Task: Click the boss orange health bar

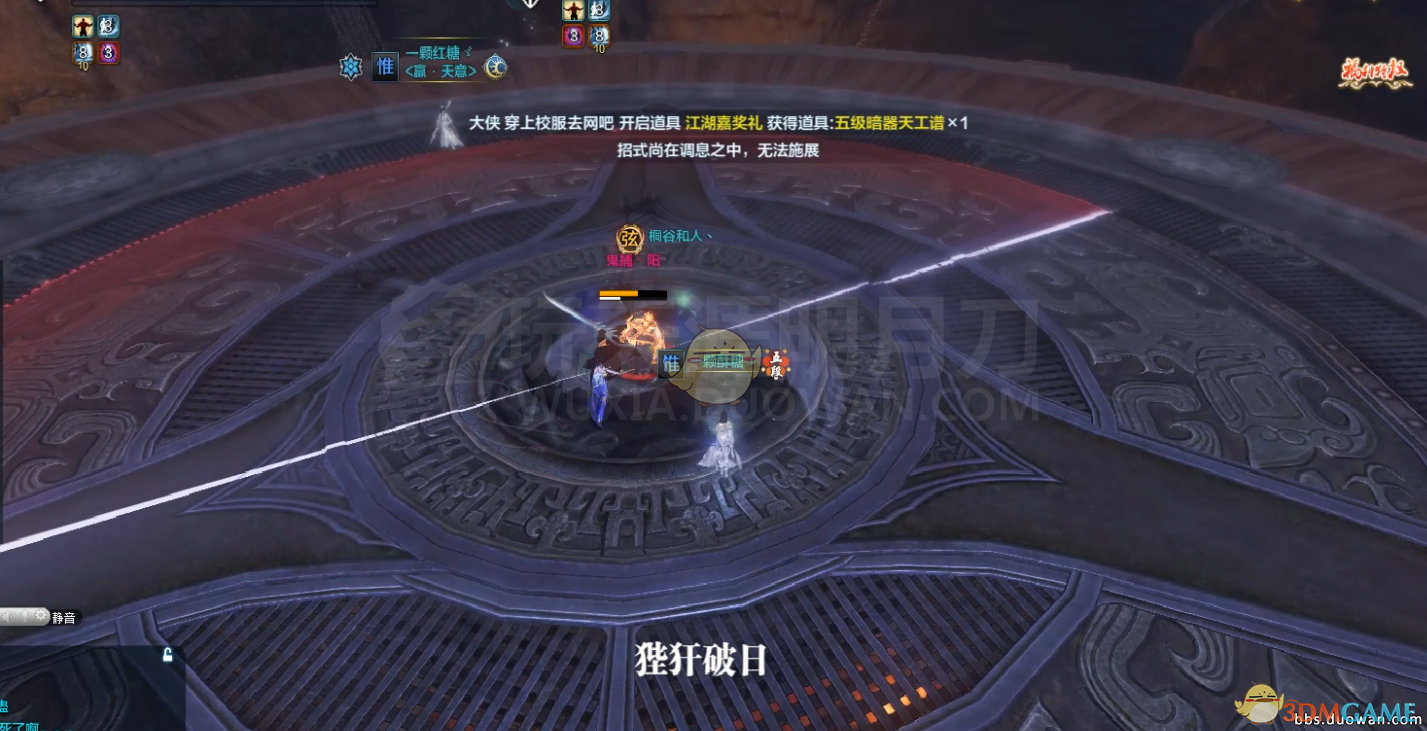Action: [x=618, y=295]
